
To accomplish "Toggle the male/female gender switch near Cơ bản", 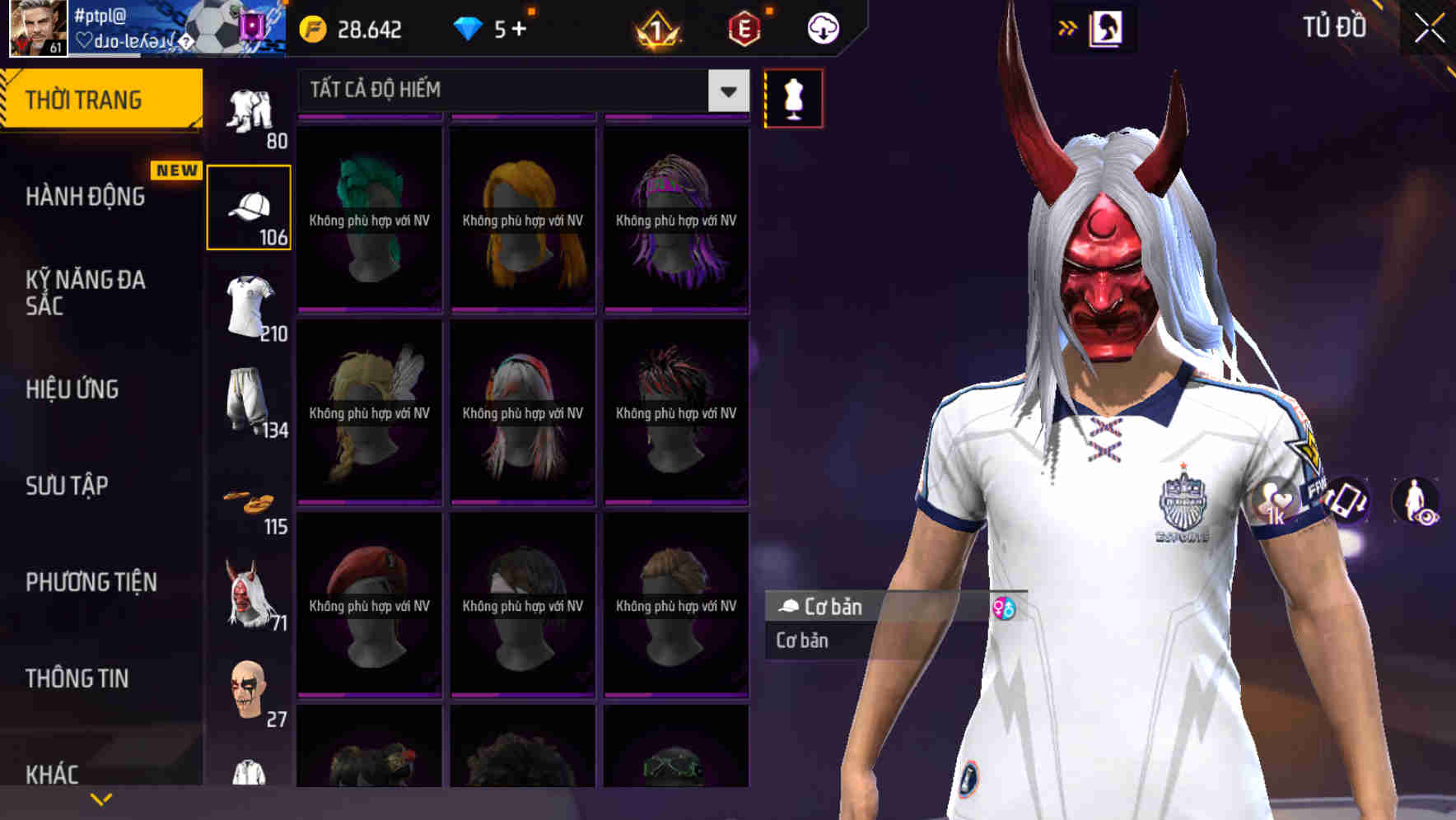I will point(1003,609).
